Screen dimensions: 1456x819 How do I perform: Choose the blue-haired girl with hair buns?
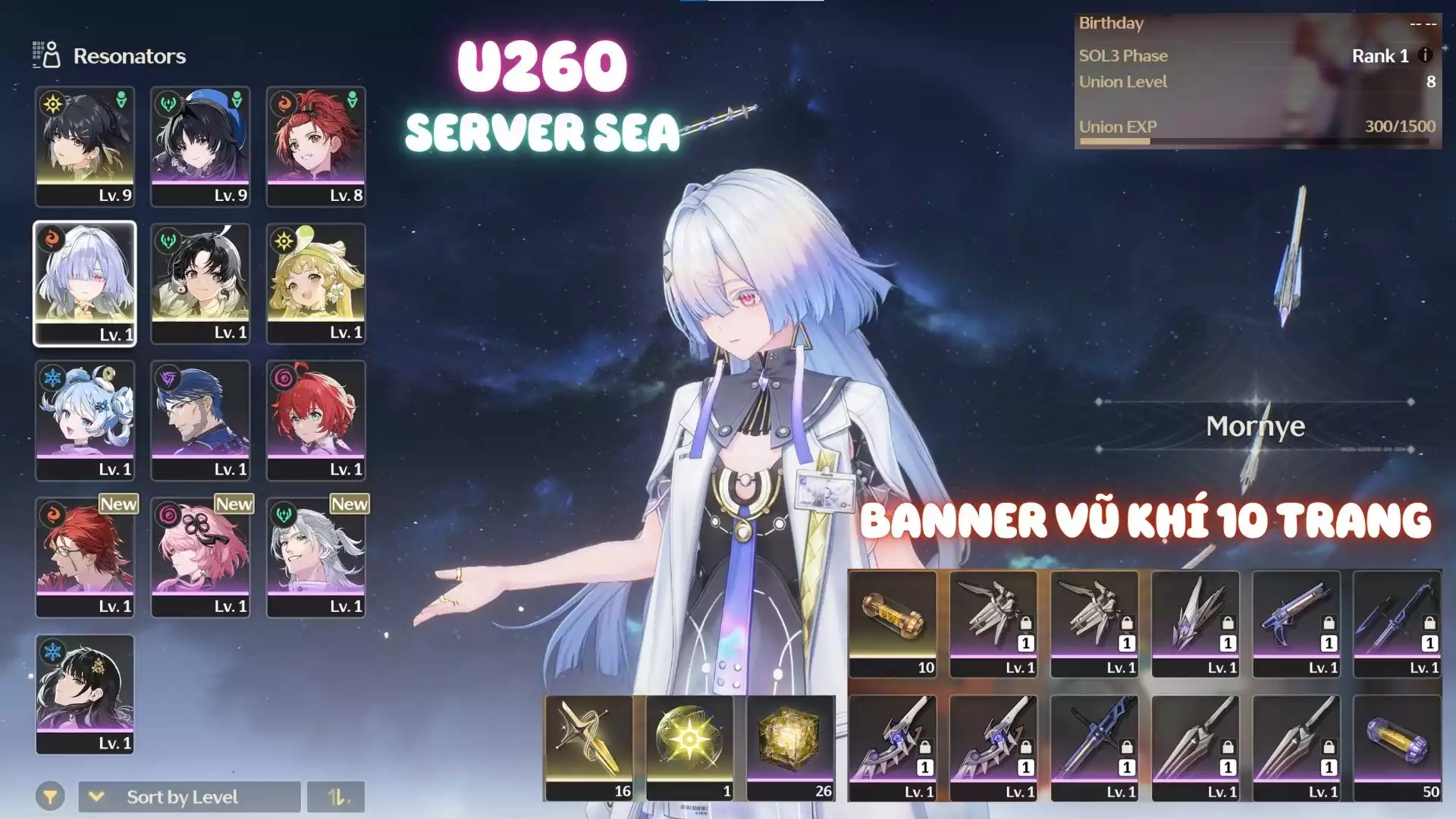85,419
